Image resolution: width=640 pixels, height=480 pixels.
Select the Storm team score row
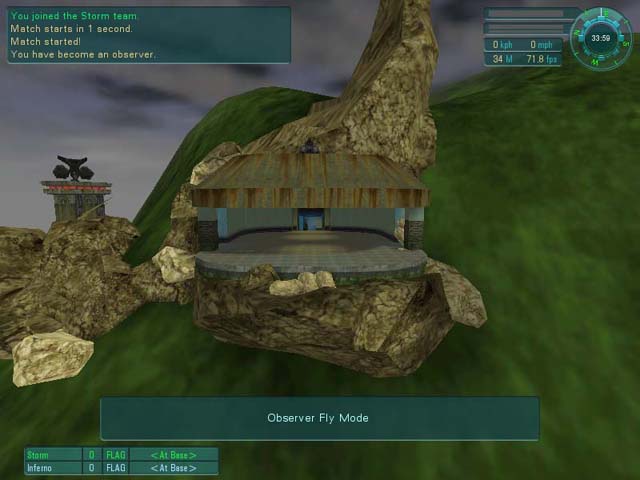[121, 455]
